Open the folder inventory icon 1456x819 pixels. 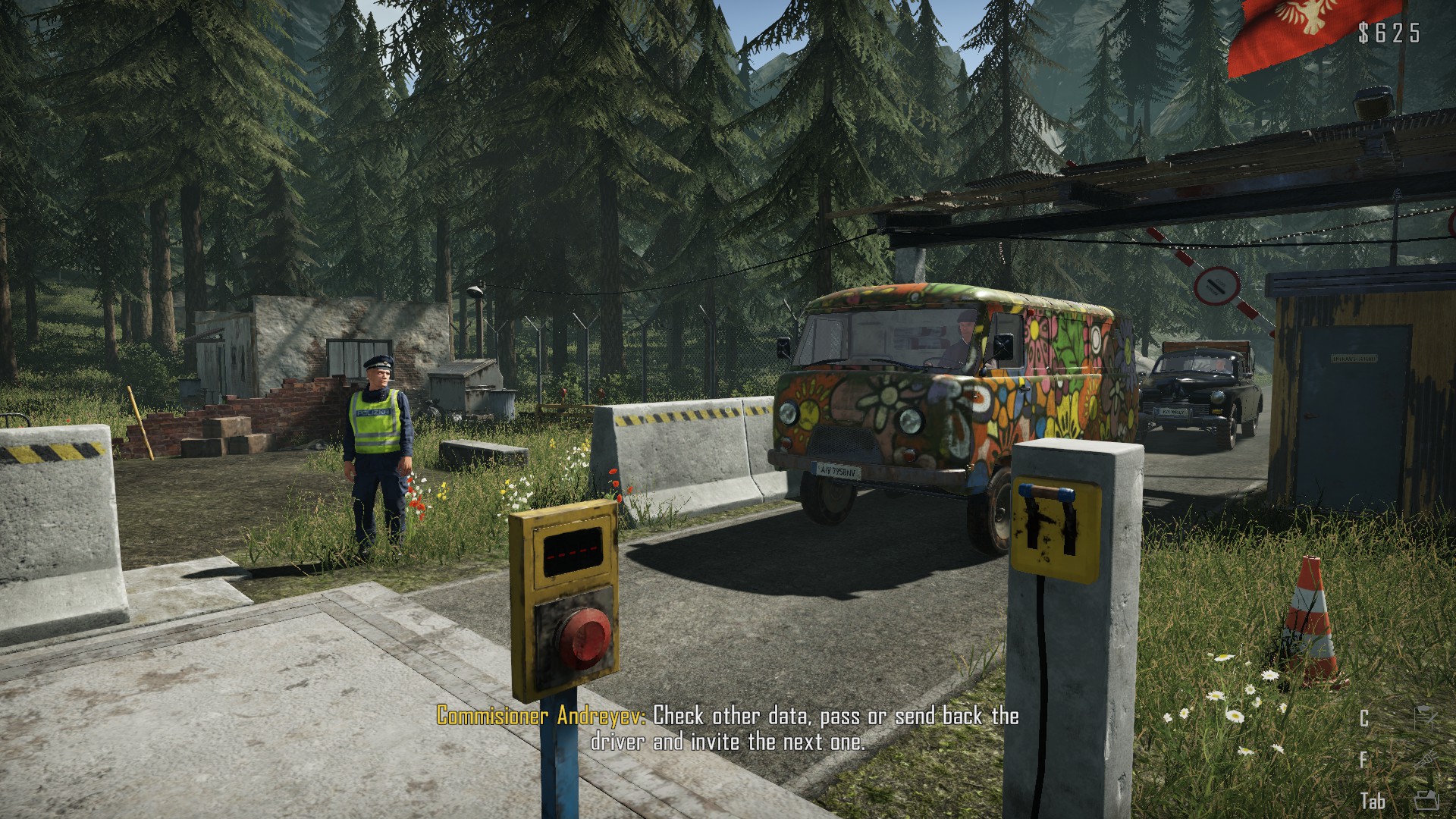pyautogui.click(x=1426, y=800)
